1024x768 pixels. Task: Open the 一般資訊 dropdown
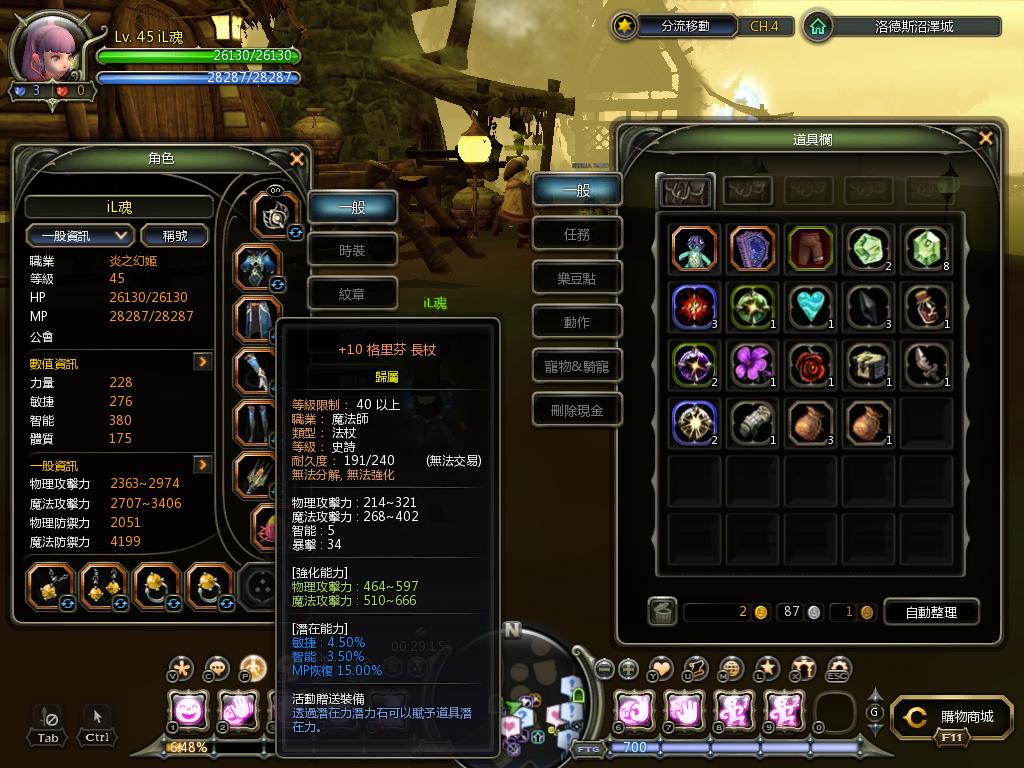click(81, 235)
